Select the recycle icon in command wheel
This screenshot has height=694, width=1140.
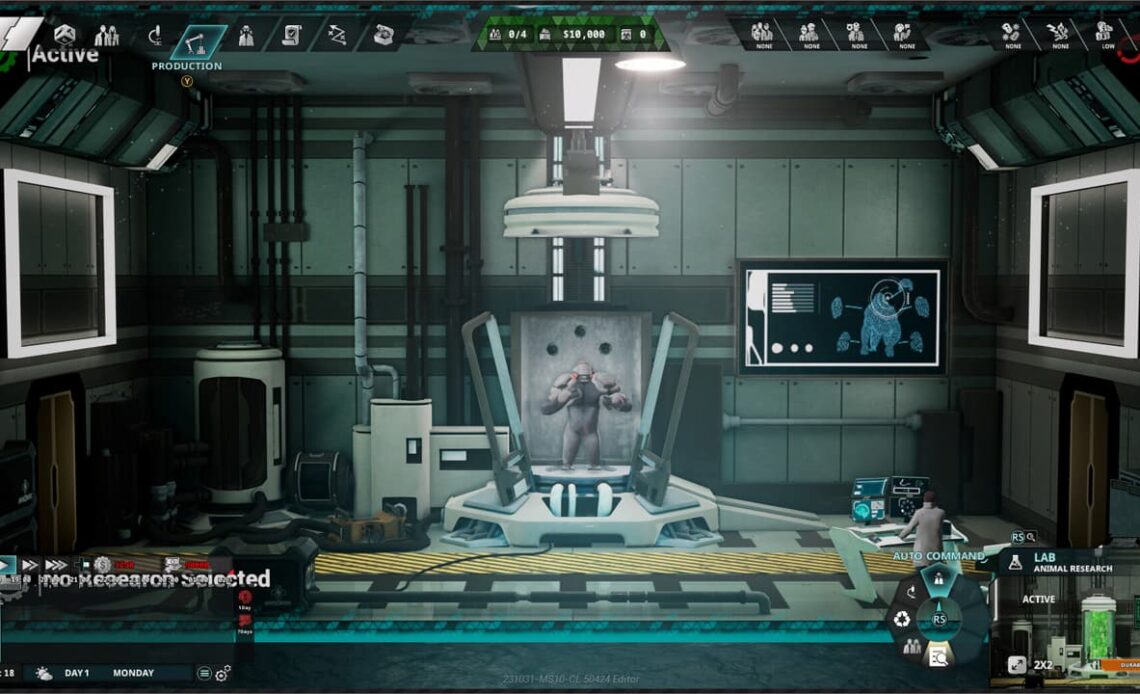pos(901,619)
